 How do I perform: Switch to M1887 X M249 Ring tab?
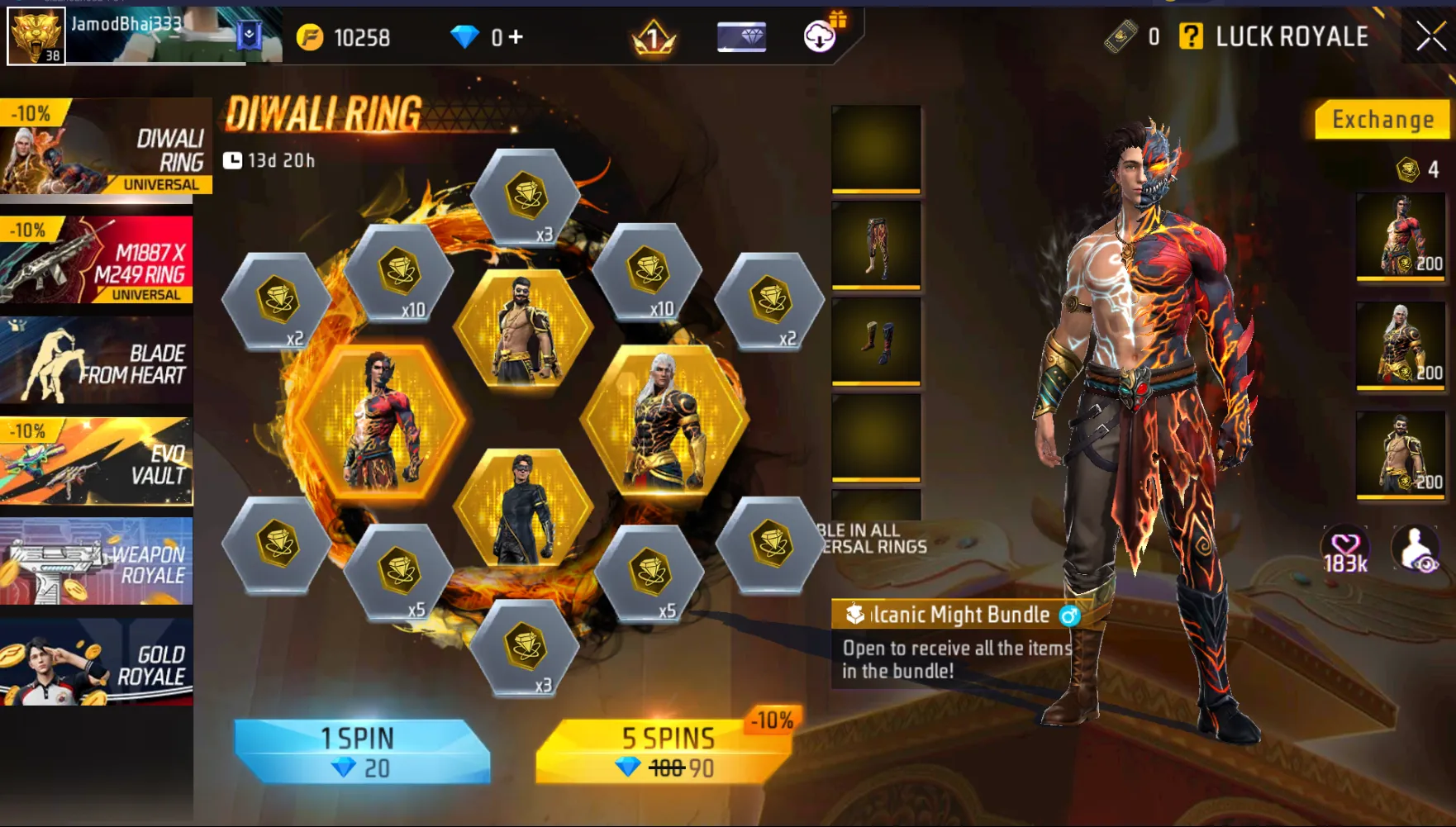coord(97,261)
